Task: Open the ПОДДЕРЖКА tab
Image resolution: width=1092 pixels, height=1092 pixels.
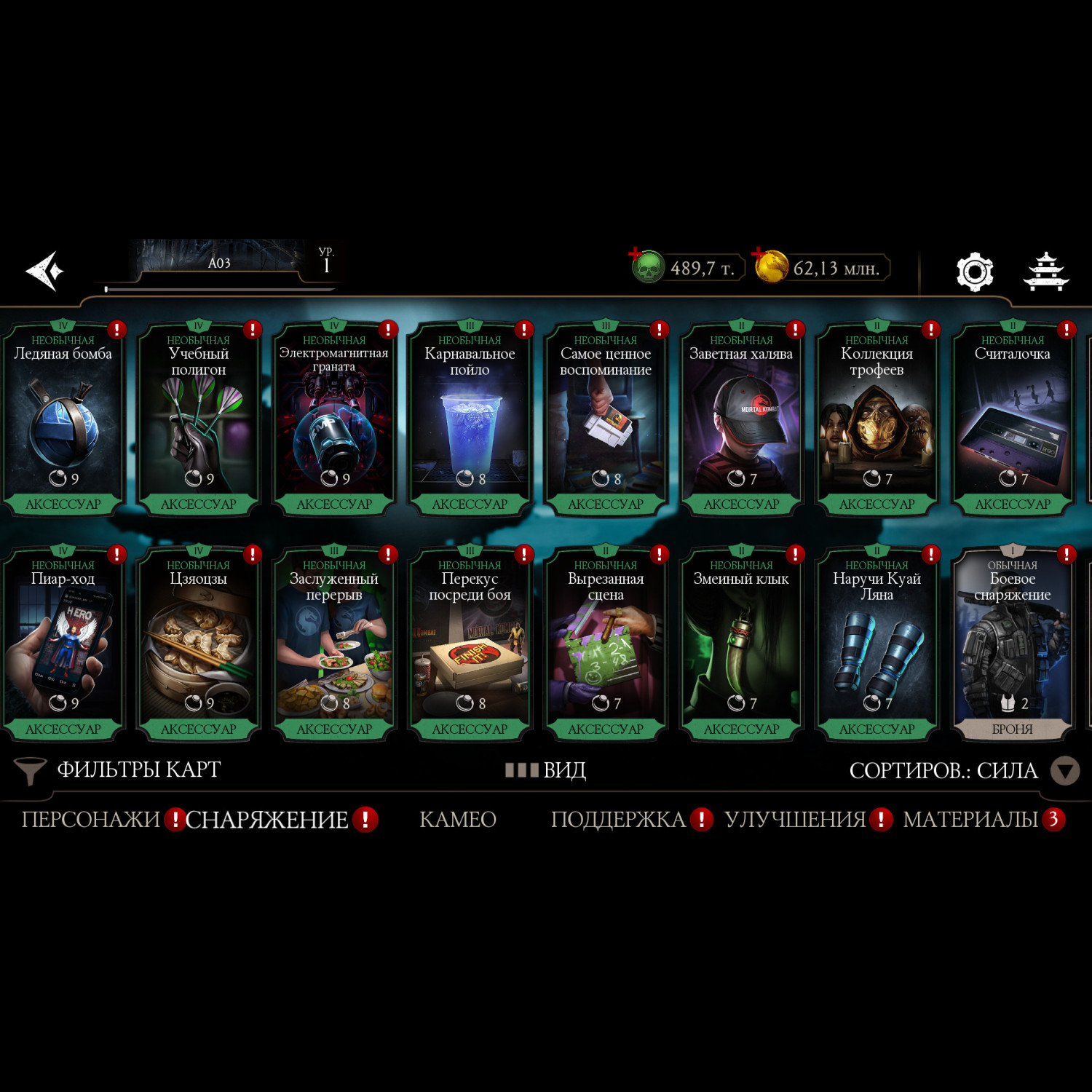Action: pos(618,820)
